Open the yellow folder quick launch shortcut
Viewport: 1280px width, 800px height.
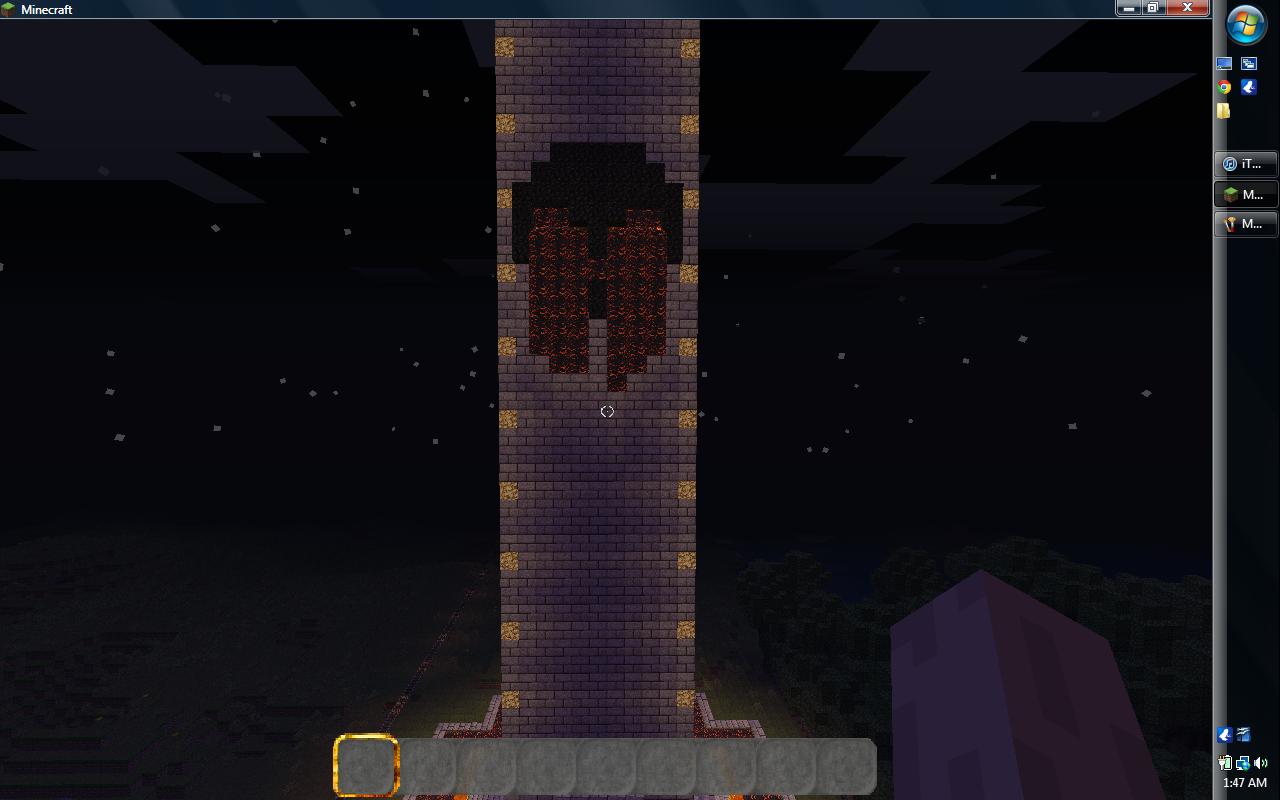click(1224, 110)
